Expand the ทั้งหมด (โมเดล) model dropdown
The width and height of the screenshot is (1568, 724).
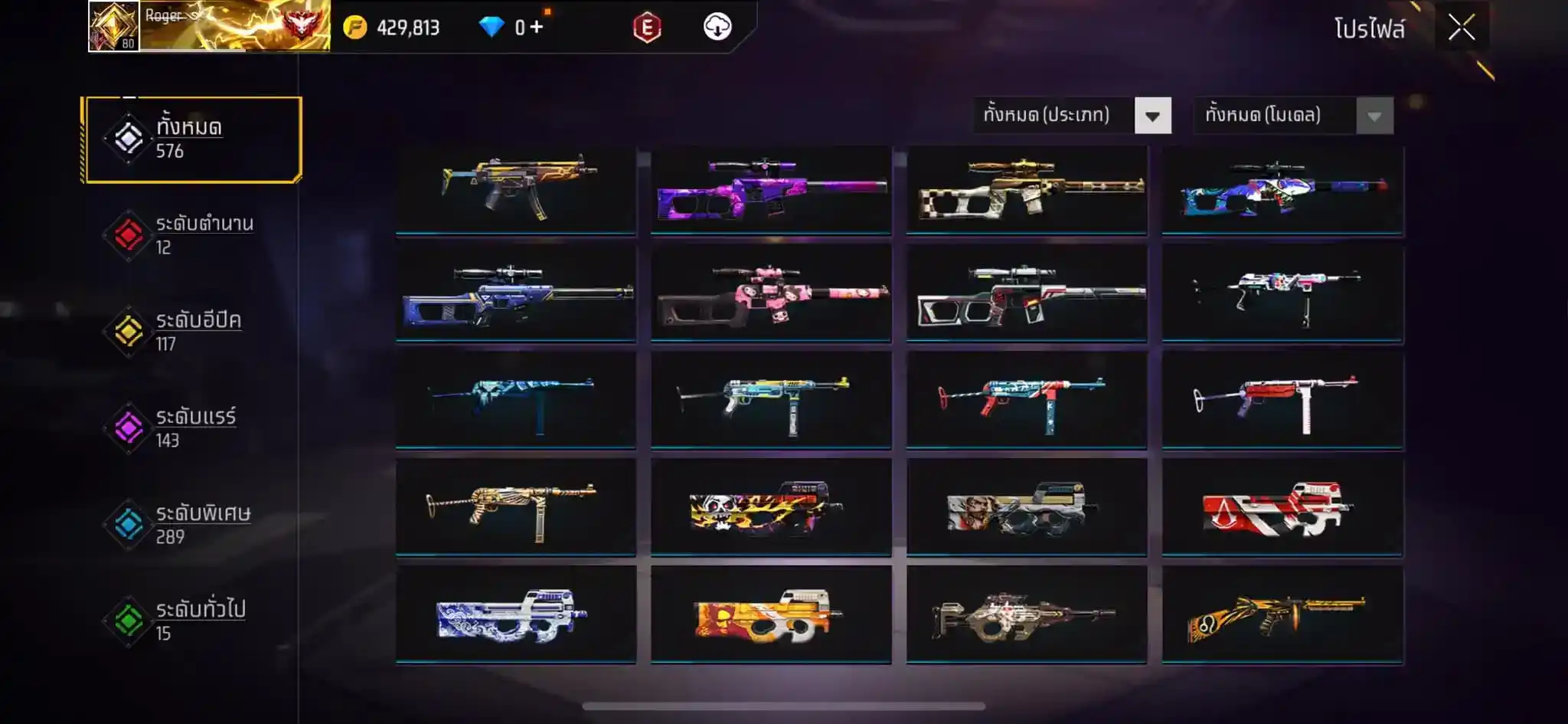tap(1293, 116)
